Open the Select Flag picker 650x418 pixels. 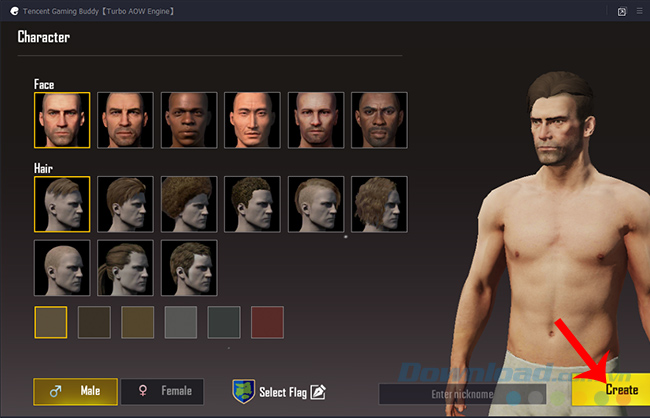[280, 391]
